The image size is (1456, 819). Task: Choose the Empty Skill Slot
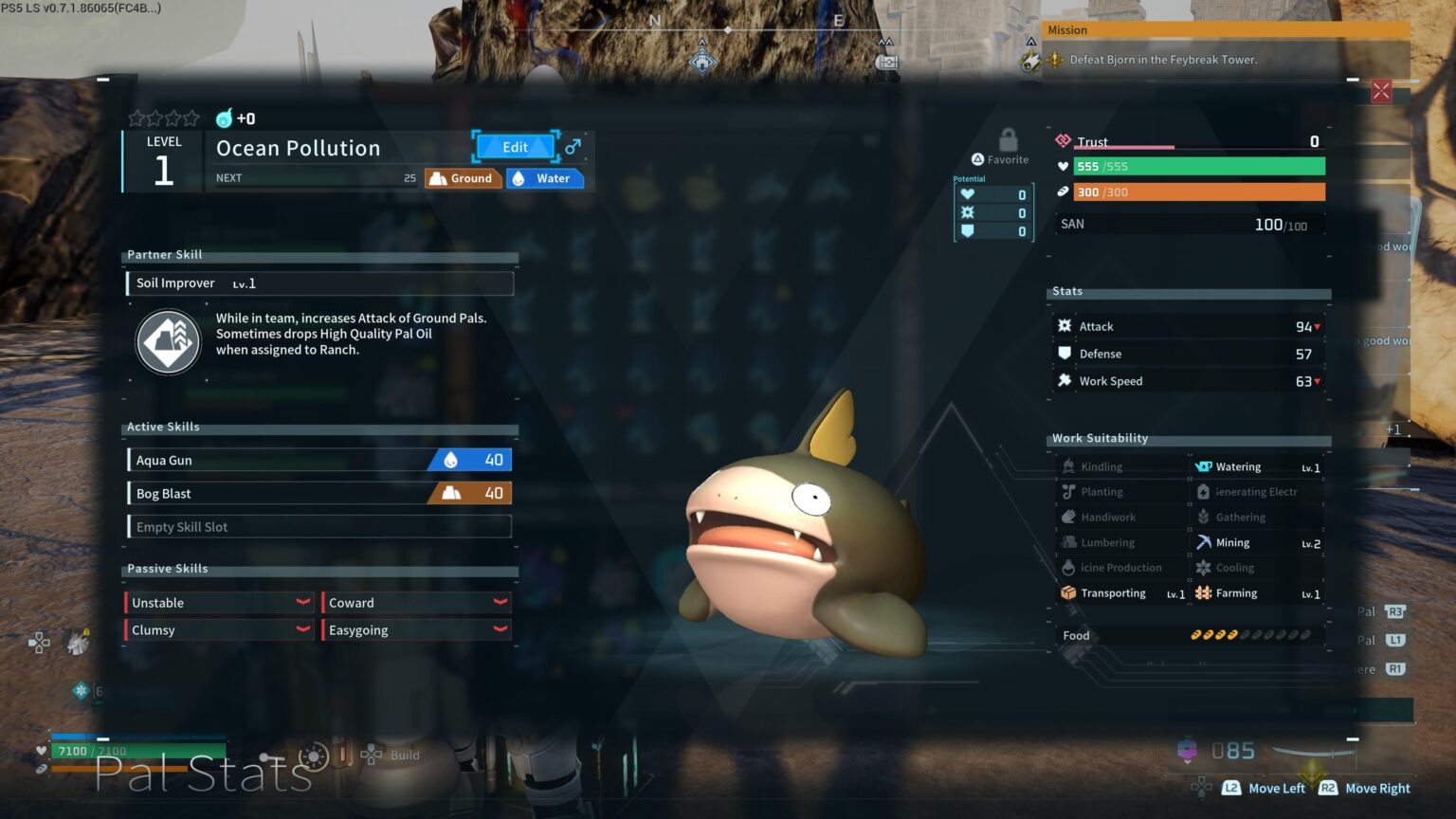click(x=319, y=527)
